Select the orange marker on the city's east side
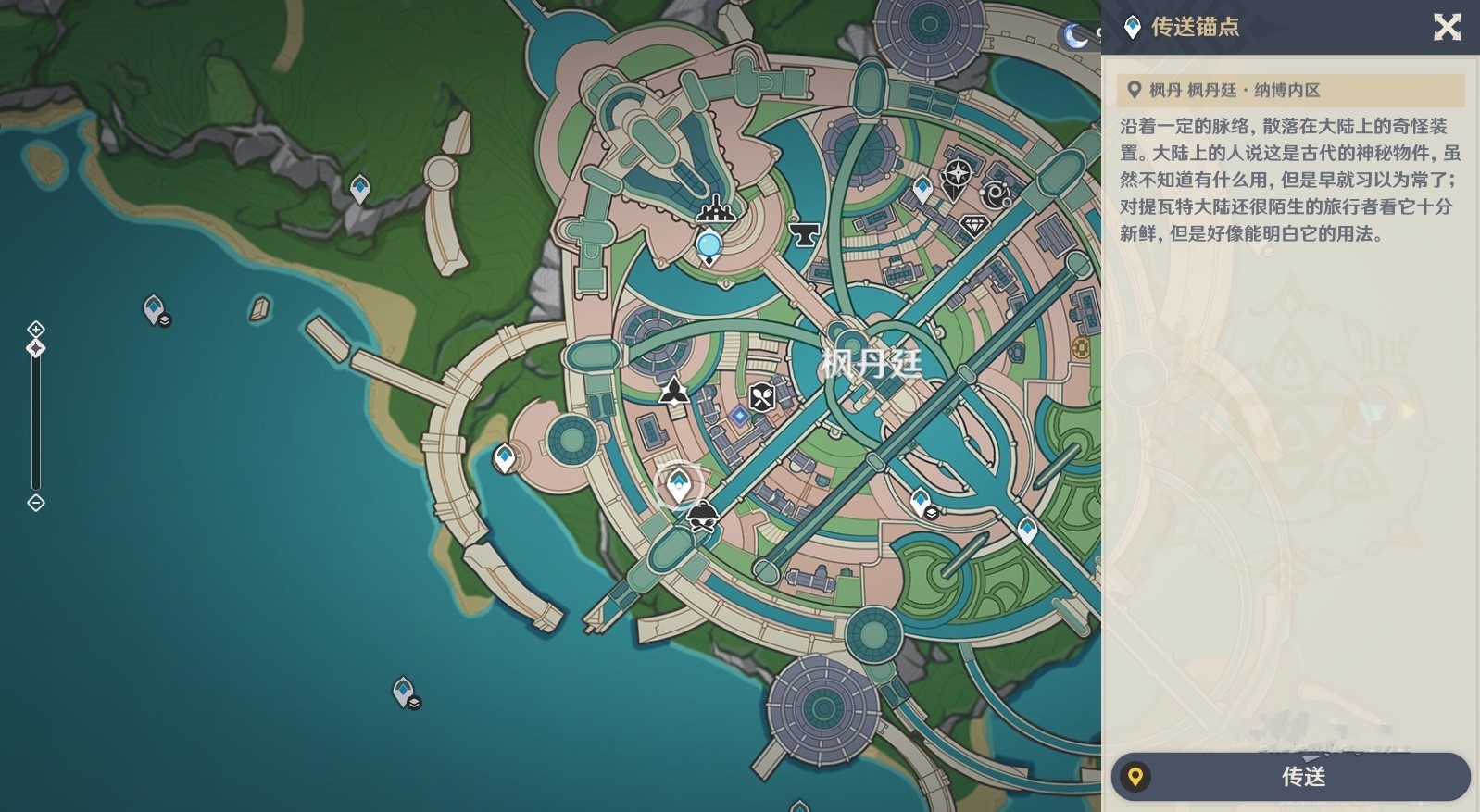 [1080, 347]
